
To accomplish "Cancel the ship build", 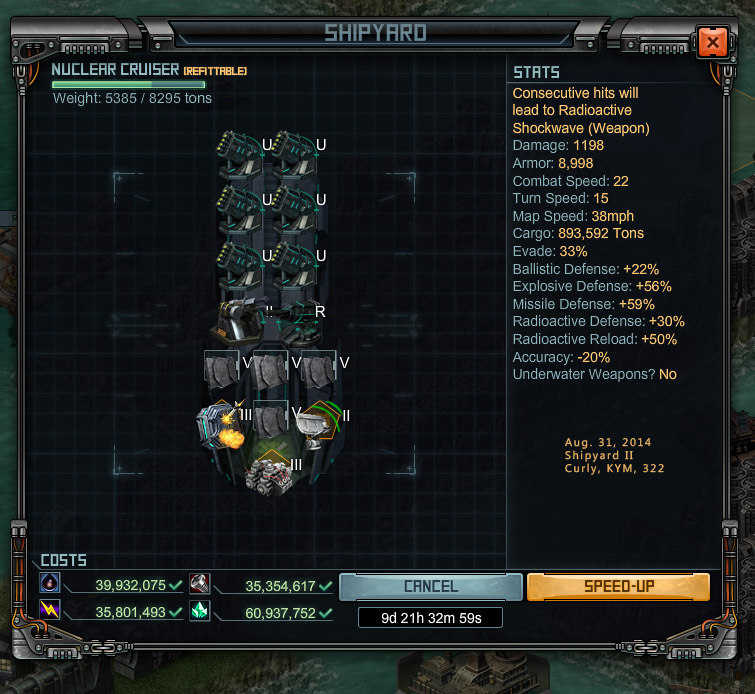I will (430, 587).
